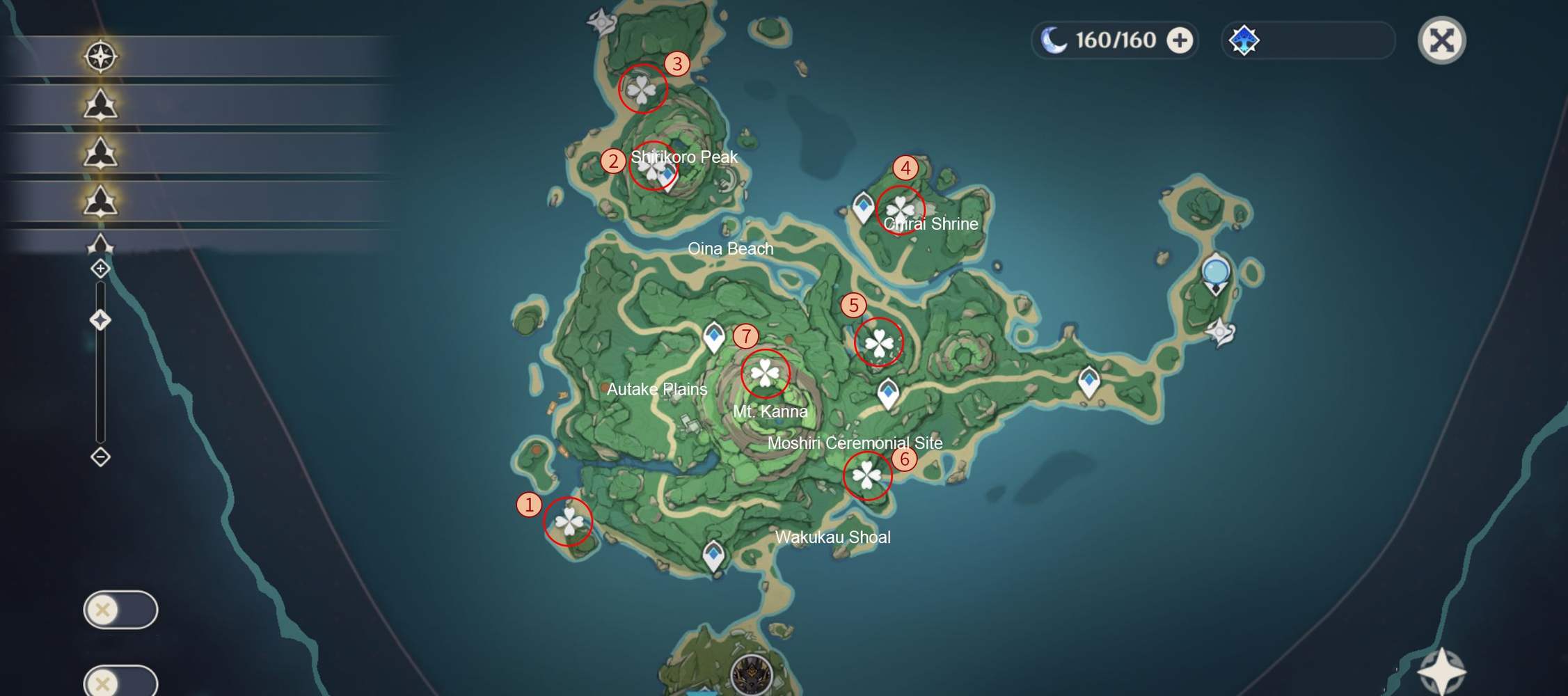Image resolution: width=1568 pixels, height=696 pixels.
Task: Close the map with the X button top-right
Action: coord(1443,40)
